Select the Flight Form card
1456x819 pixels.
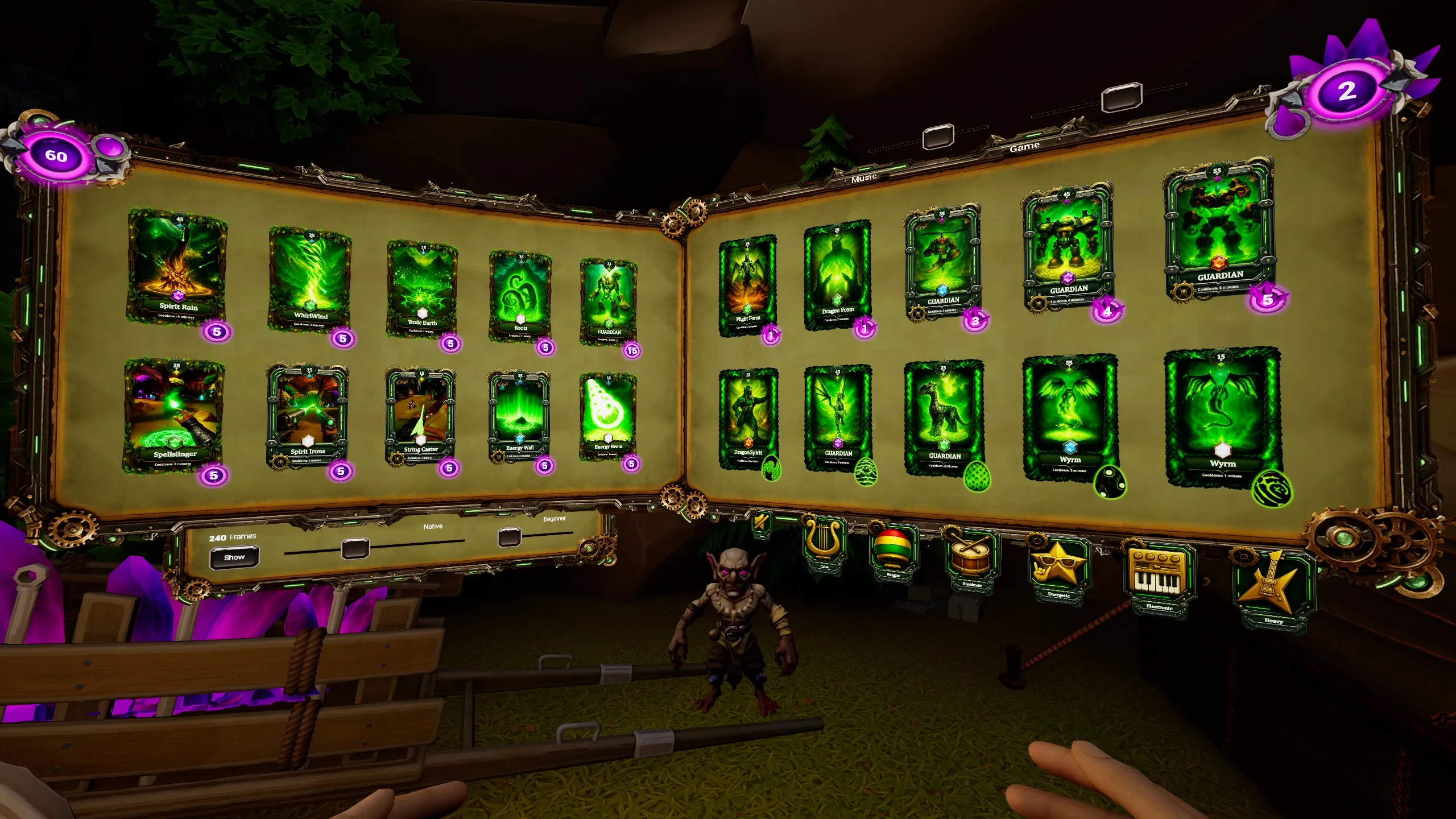coord(747,284)
